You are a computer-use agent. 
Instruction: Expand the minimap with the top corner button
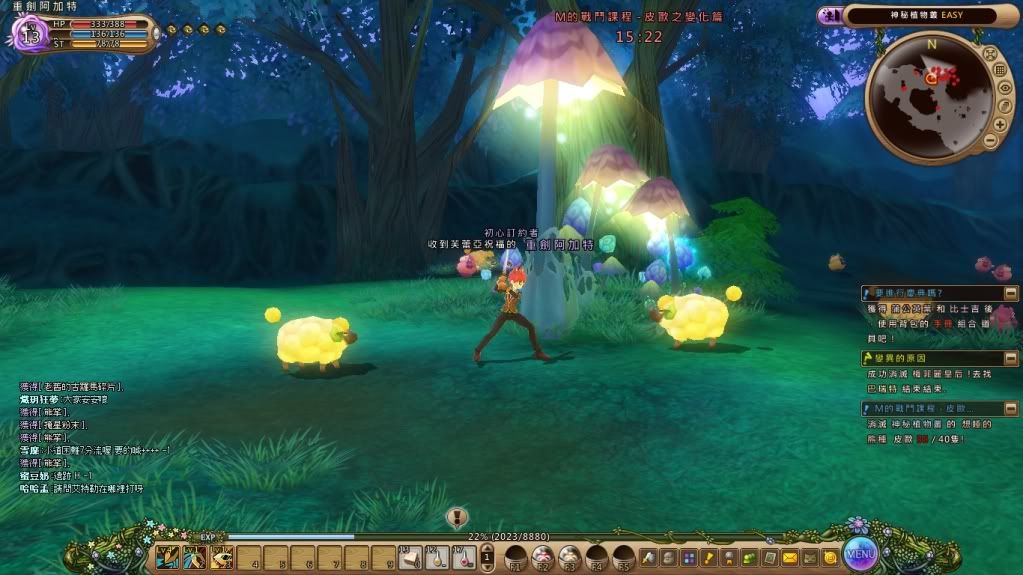tap(989, 52)
